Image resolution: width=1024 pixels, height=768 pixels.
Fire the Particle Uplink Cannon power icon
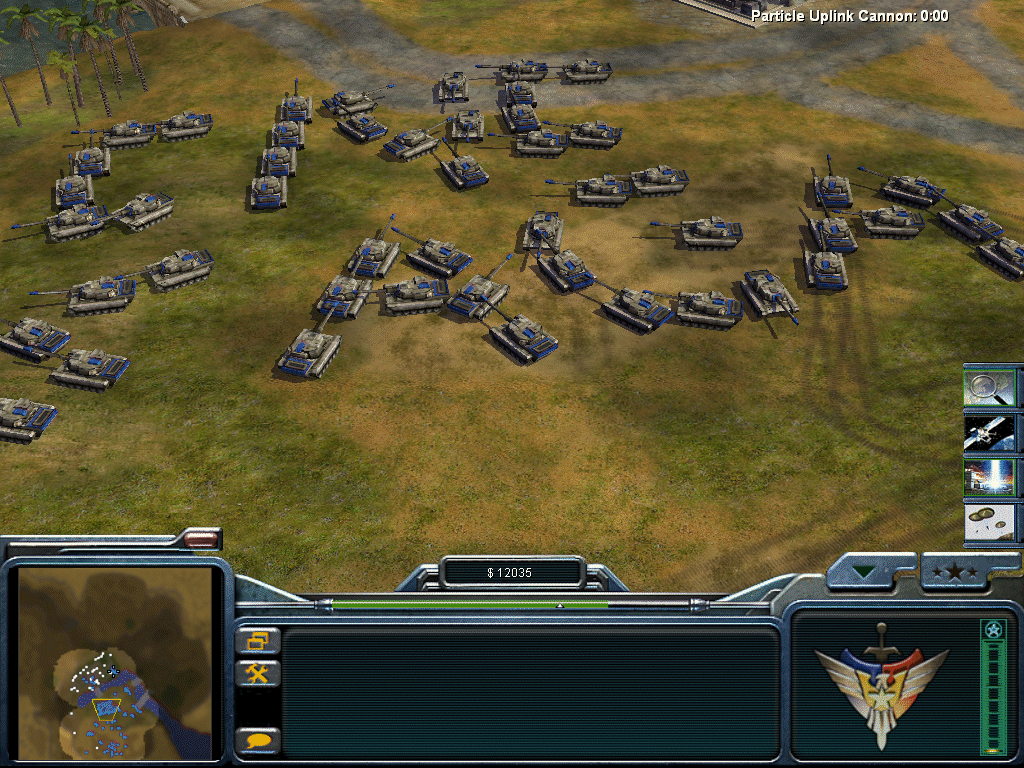[990, 478]
